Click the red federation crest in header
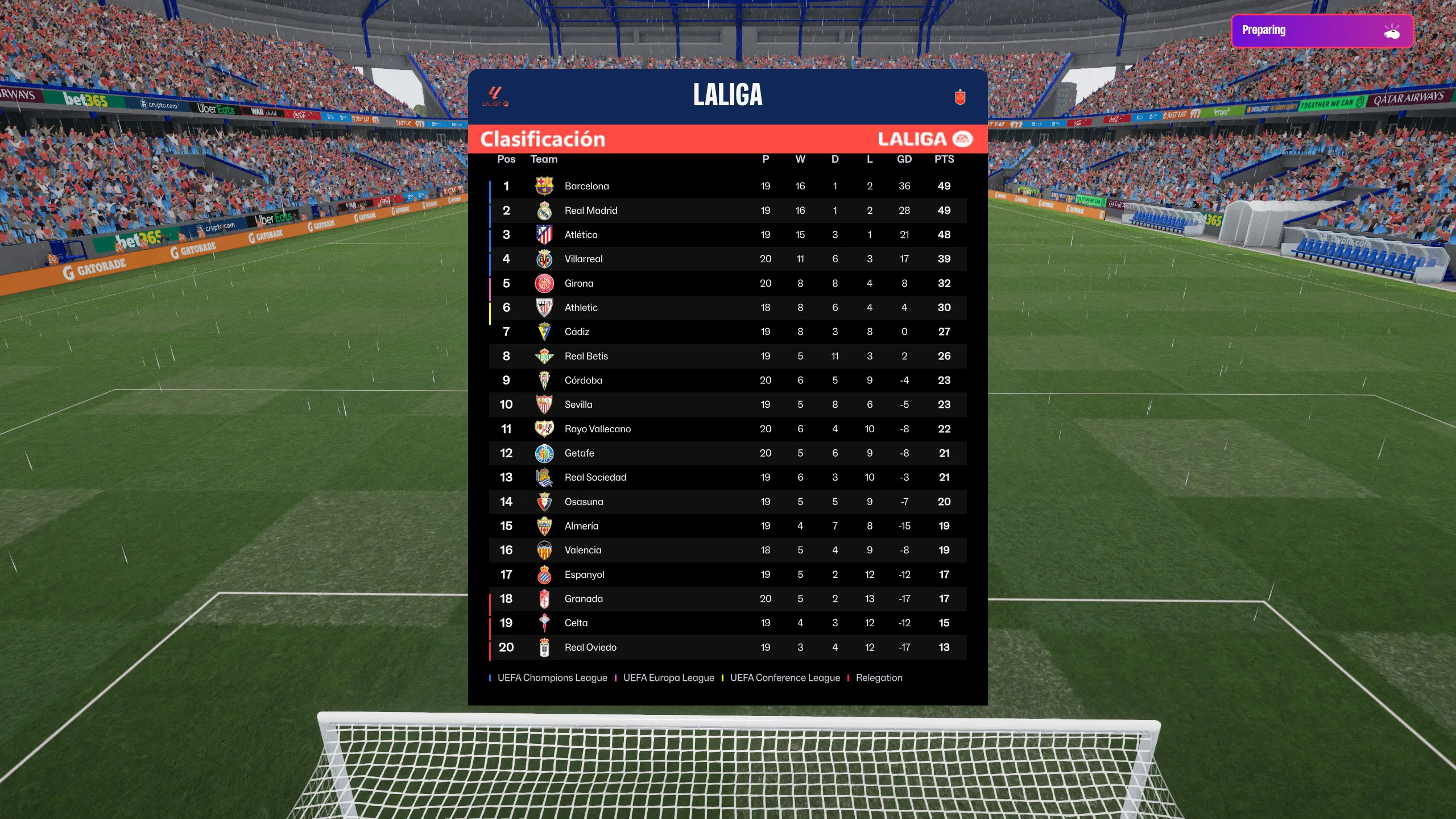This screenshot has height=819, width=1456. coord(960,97)
